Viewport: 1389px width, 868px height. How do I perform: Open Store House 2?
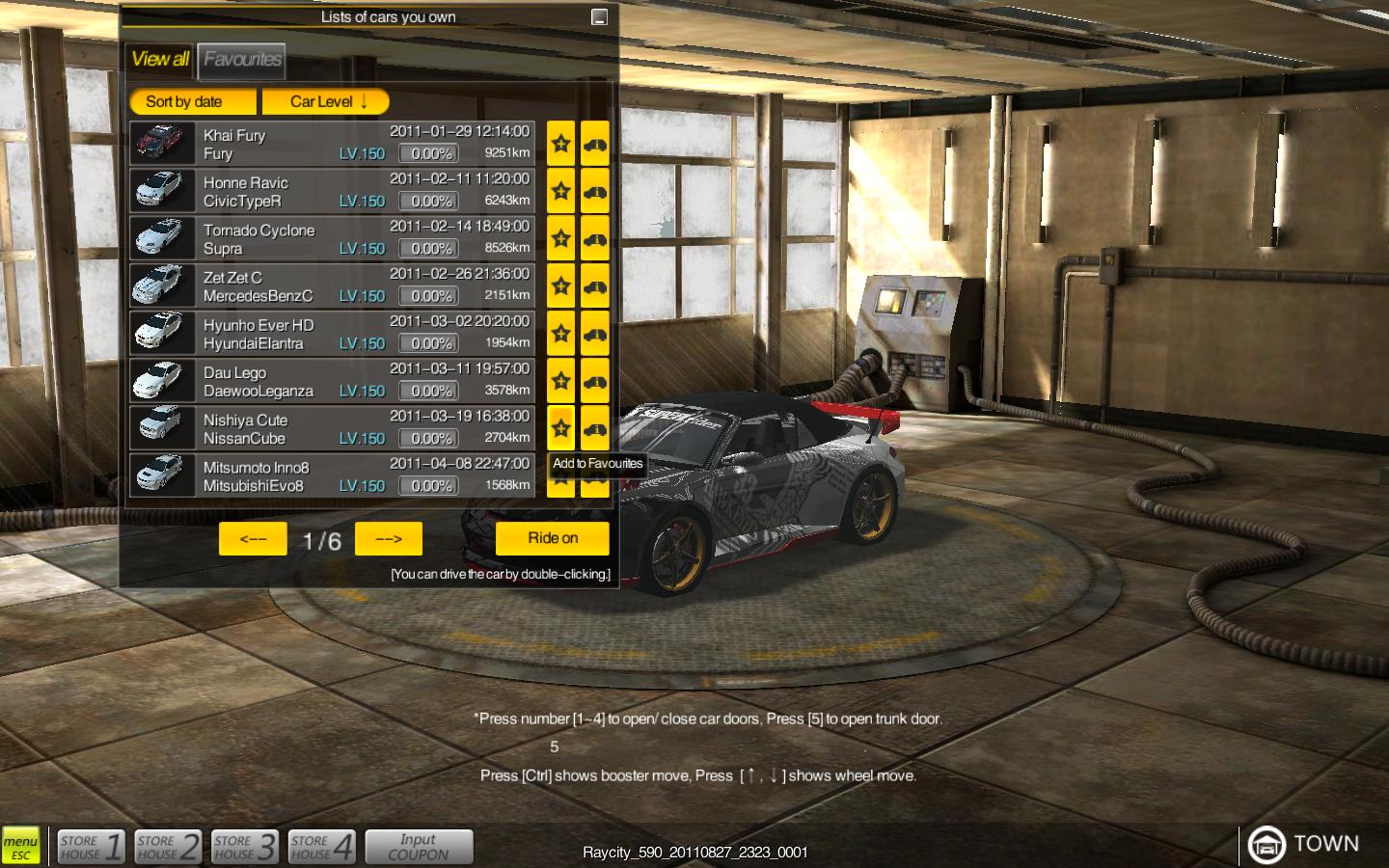(168, 847)
